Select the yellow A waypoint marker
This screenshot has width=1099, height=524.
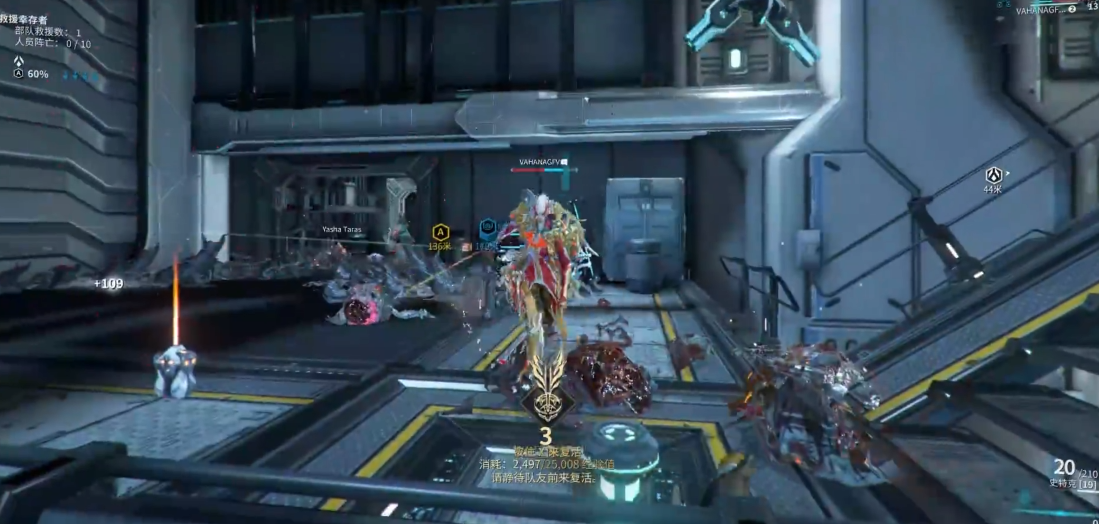(x=438, y=232)
